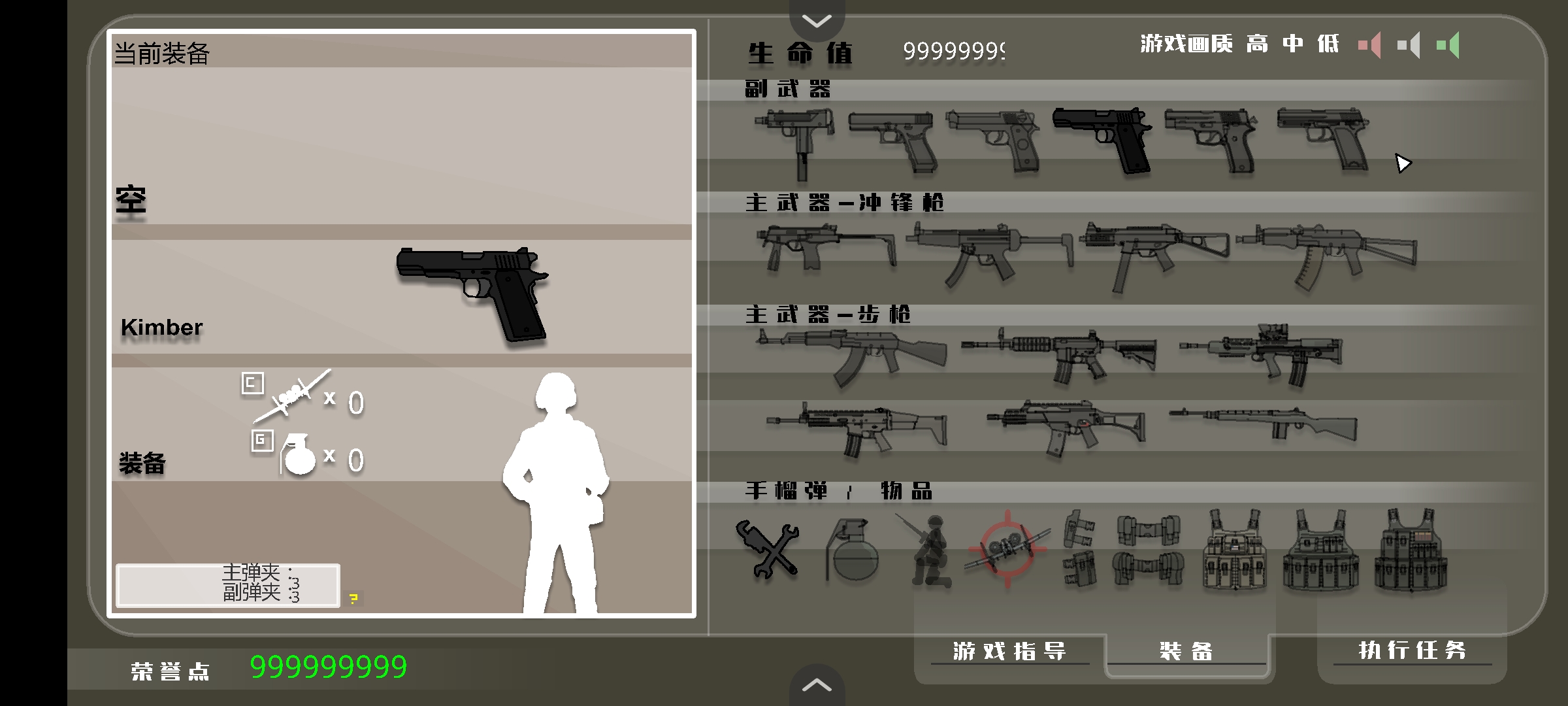Screen dimensions: 1568x706
Task: Choose the airstrike target item with red crosshair
Action: coord(1007,549)
